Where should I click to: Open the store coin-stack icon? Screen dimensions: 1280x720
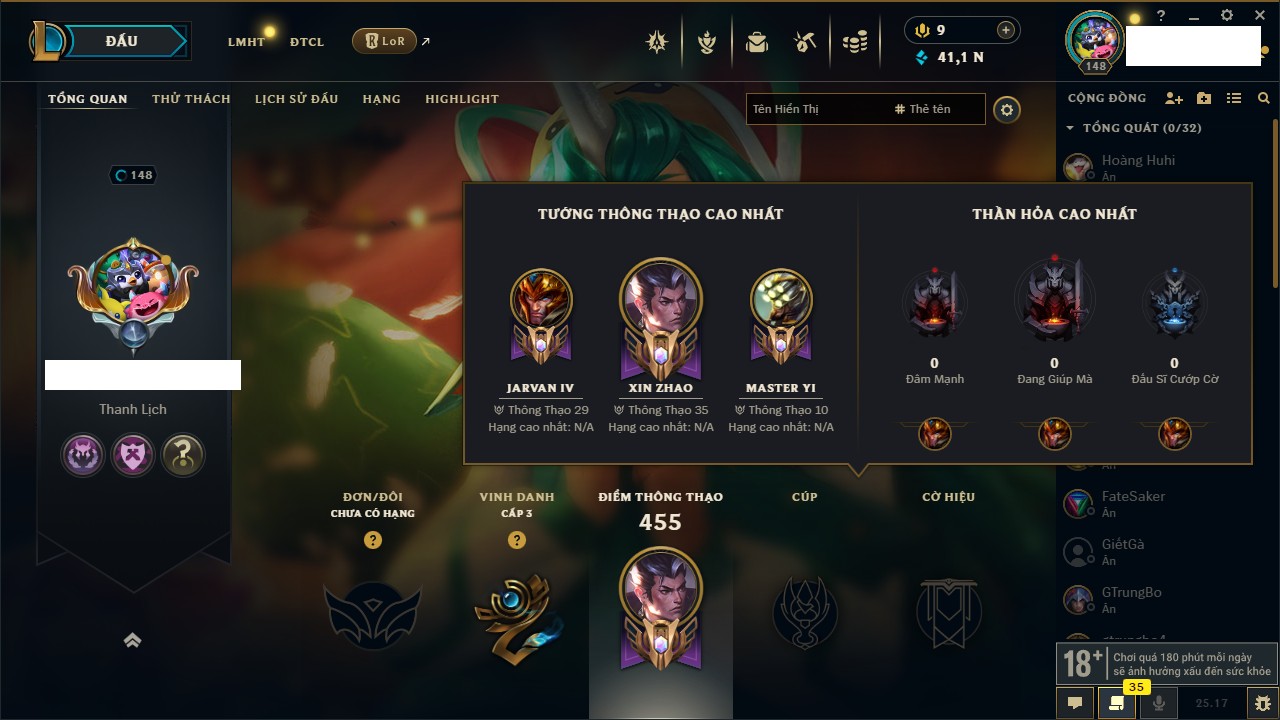pyautogui.click(x=854, y=42)
